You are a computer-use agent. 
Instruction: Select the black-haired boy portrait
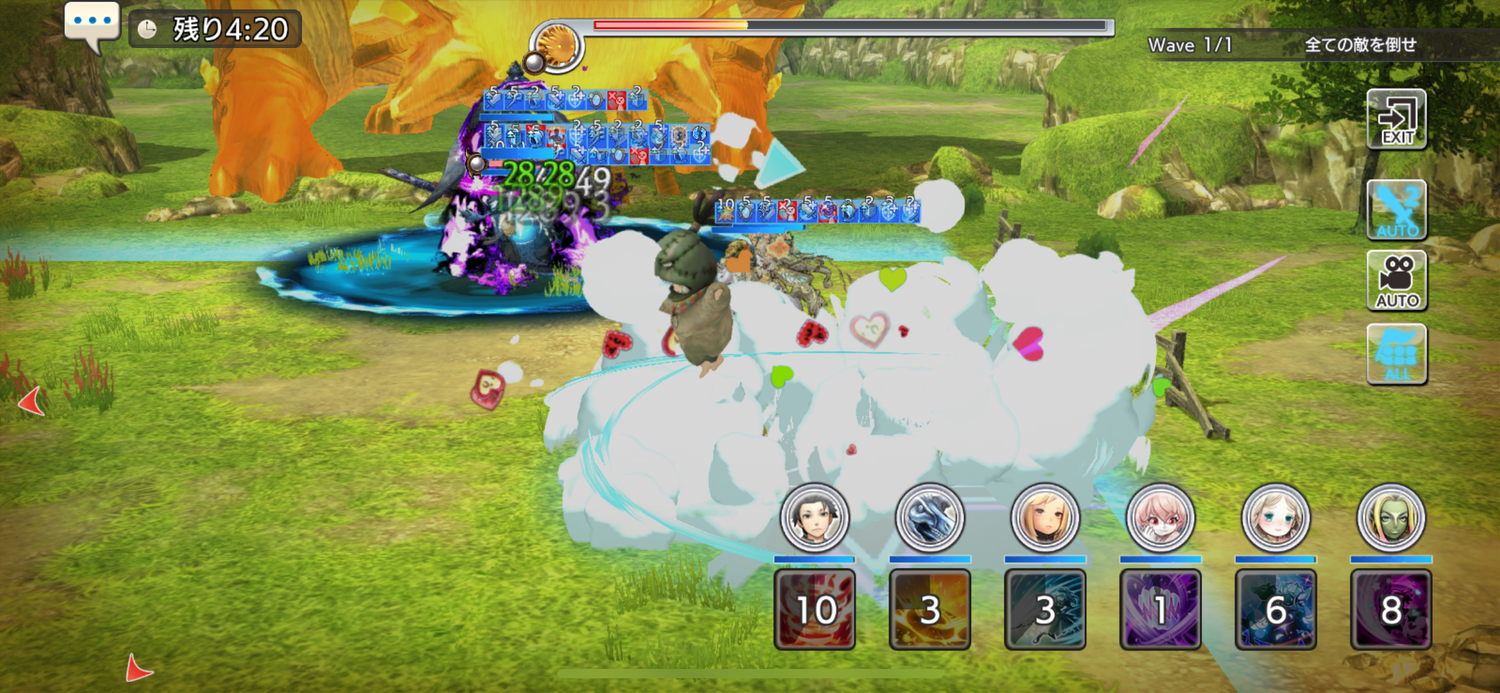815,518
